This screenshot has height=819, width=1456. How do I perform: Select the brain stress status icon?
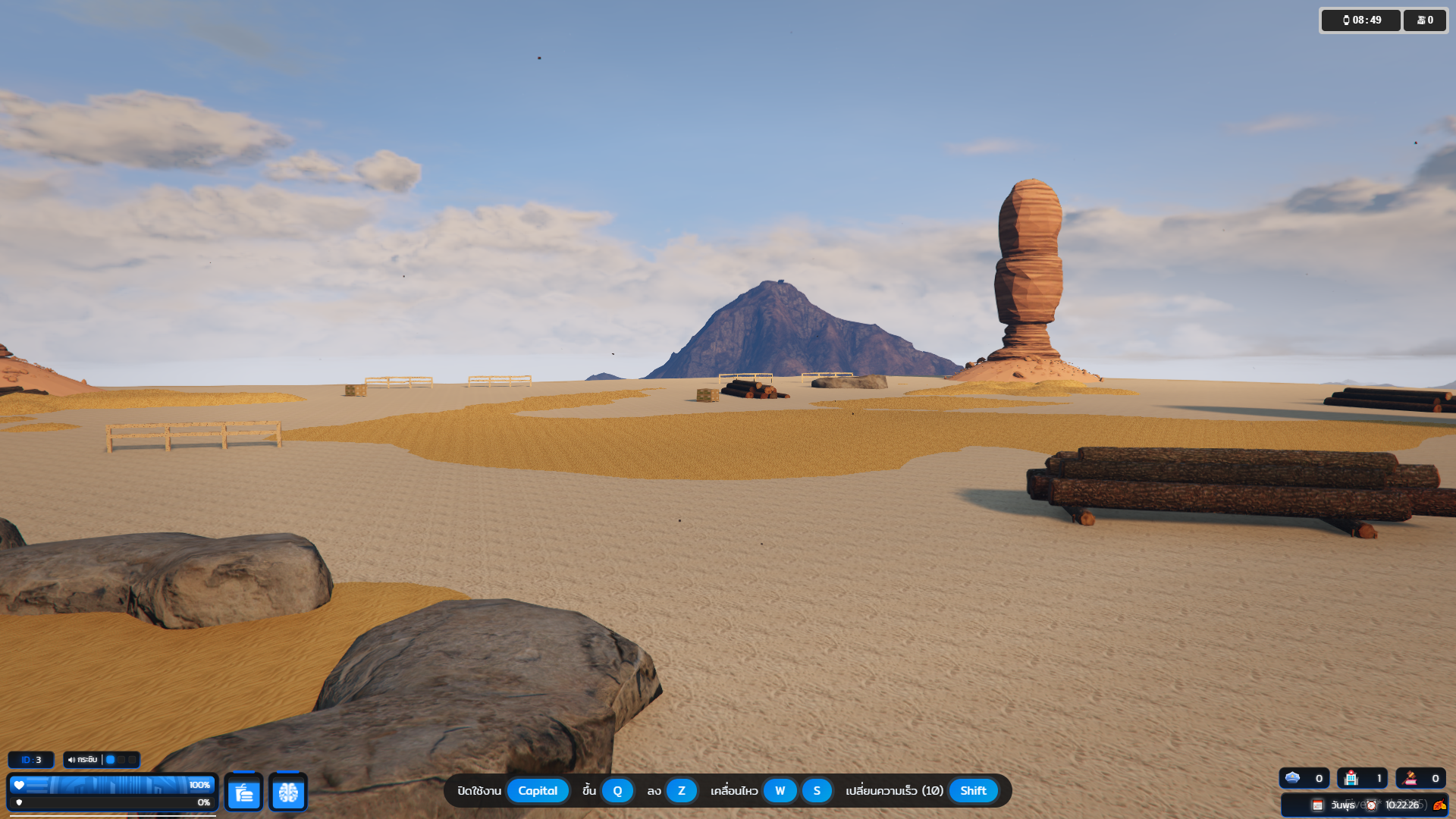click(x=288, y=792)
